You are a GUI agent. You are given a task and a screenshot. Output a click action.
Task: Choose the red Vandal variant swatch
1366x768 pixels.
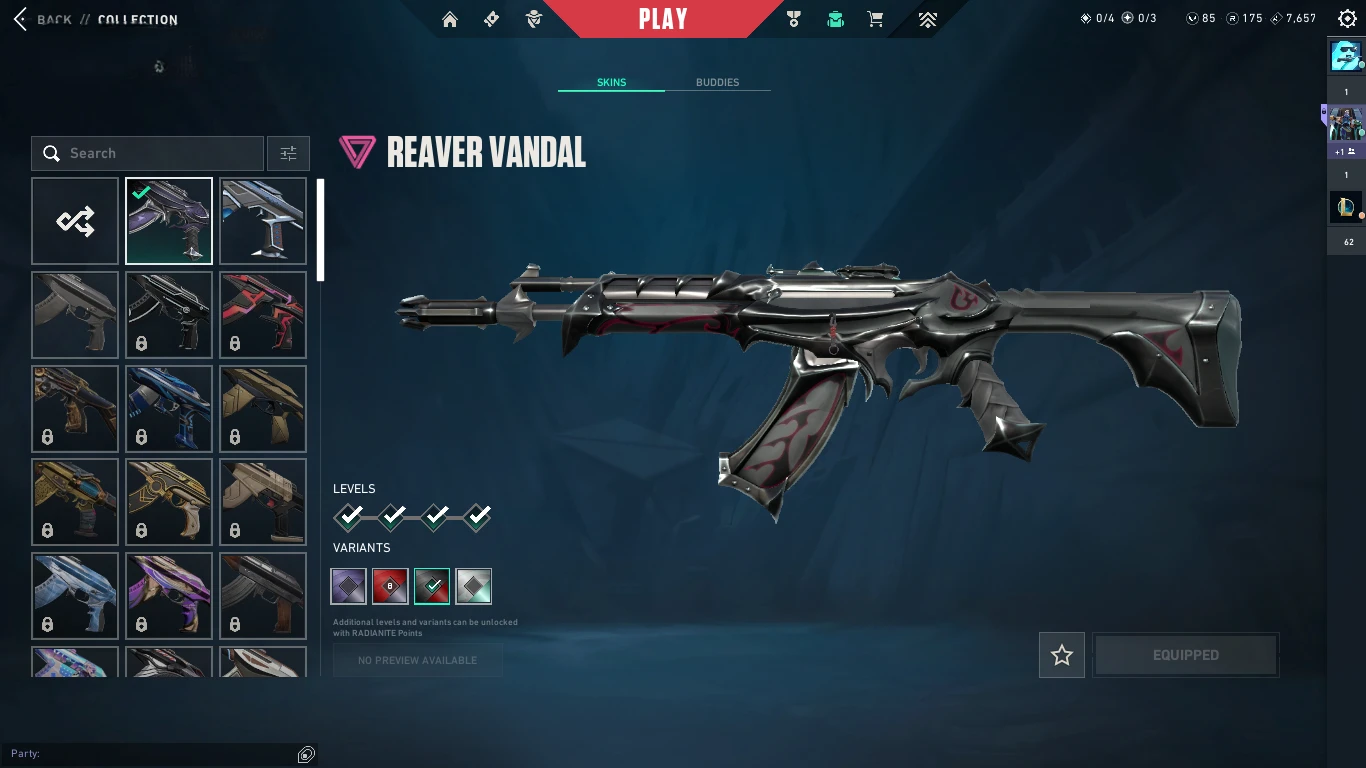(390, 586)
